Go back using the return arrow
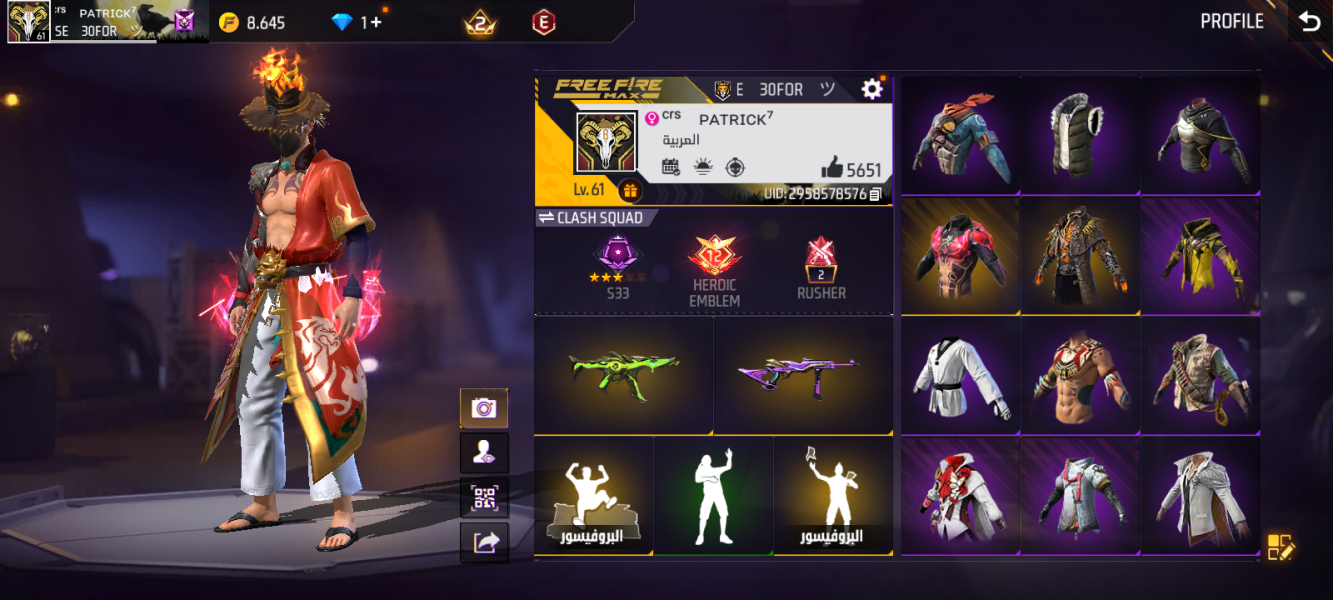 pyautogui.click(x=1309, y=22)
